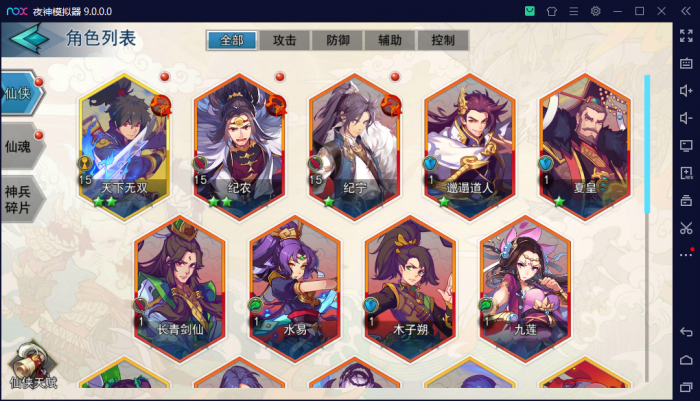
Task: Select the 邋遢道人 character card
Action: (x=470, y=140)
